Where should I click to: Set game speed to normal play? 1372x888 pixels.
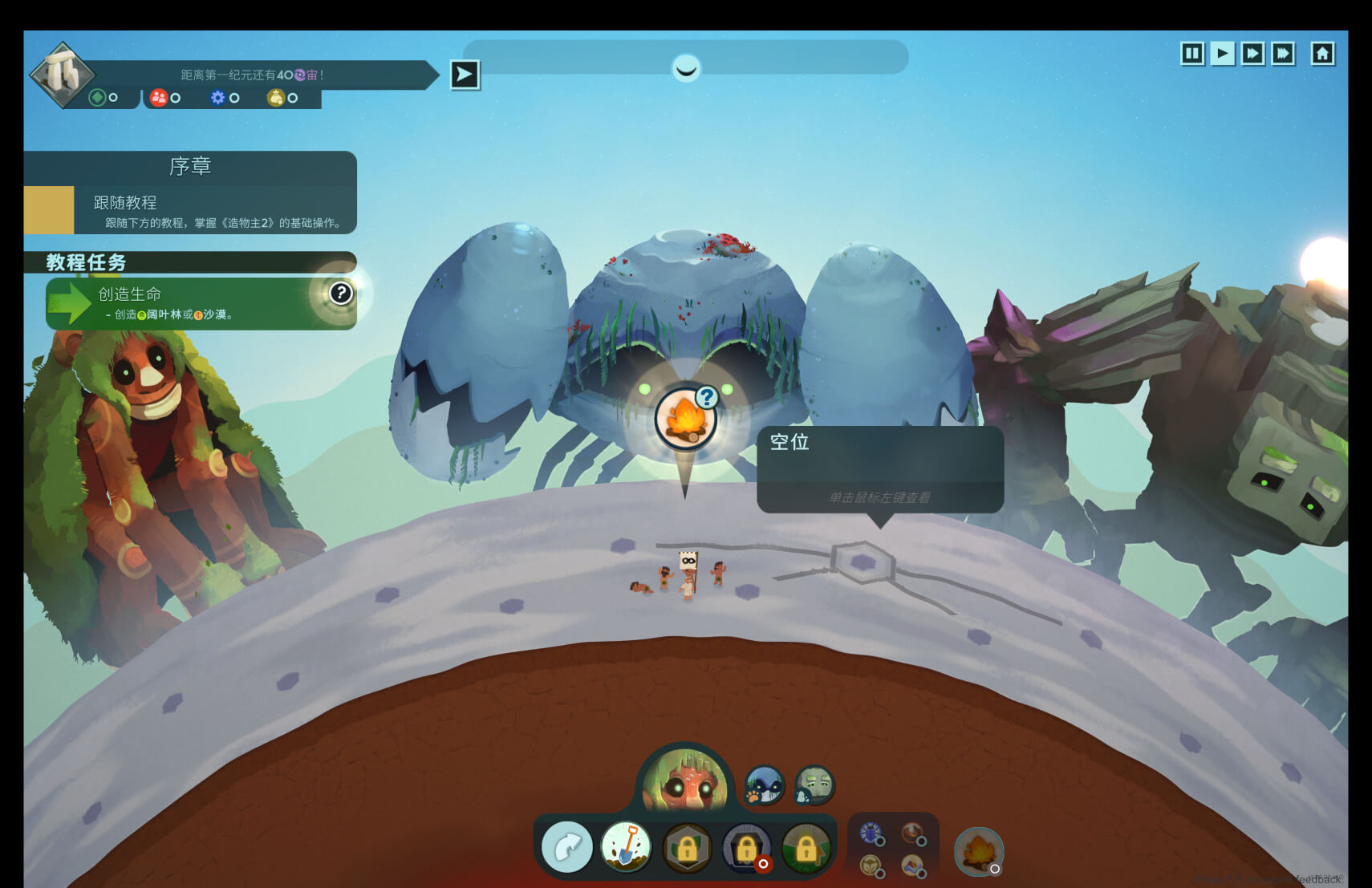click(1222, 54)
